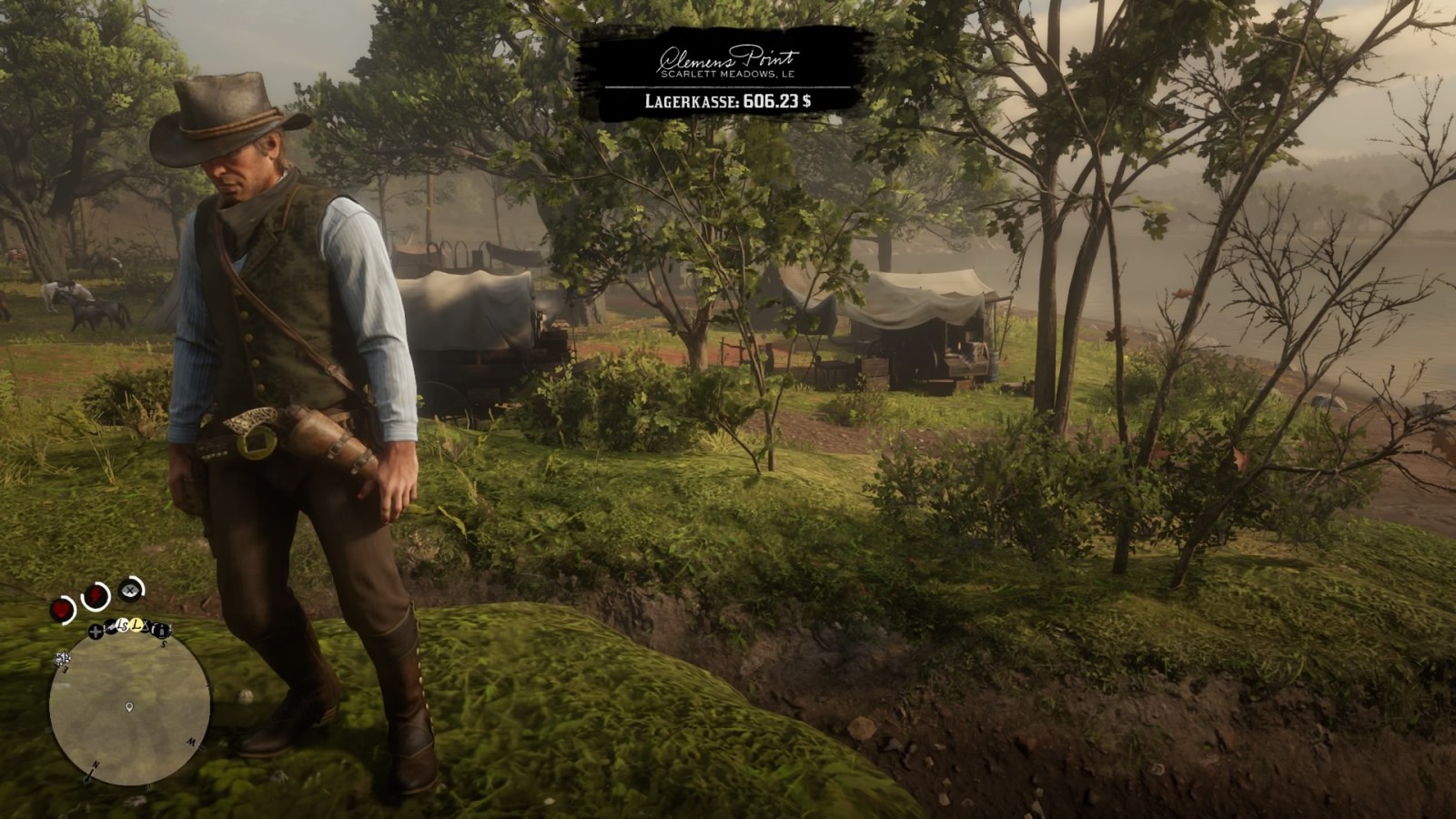Select the white S marker beside the yellow one
Screen dimensions: 1456x819
pyautogui.click(x=124, y=625)
